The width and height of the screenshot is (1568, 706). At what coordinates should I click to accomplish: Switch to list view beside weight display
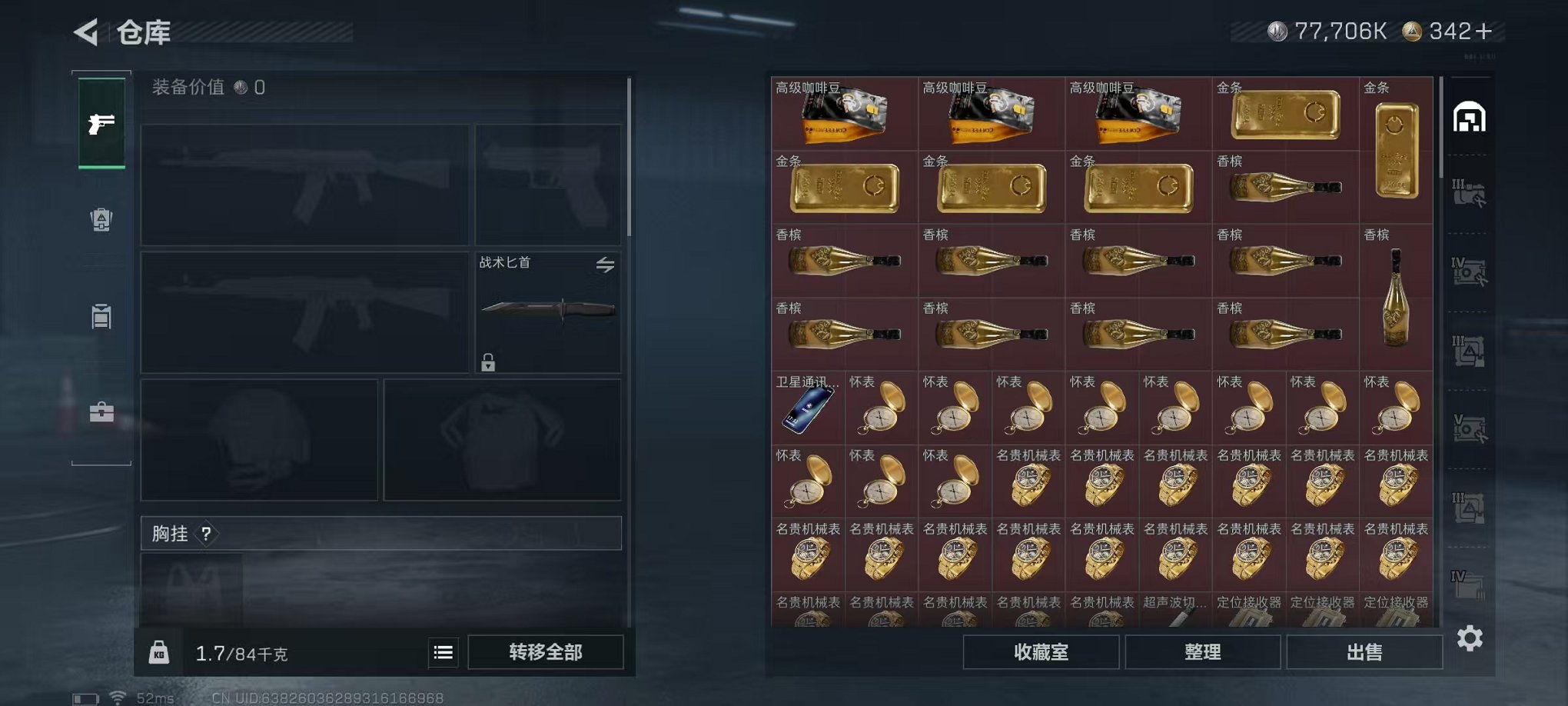tap(442, 651)
